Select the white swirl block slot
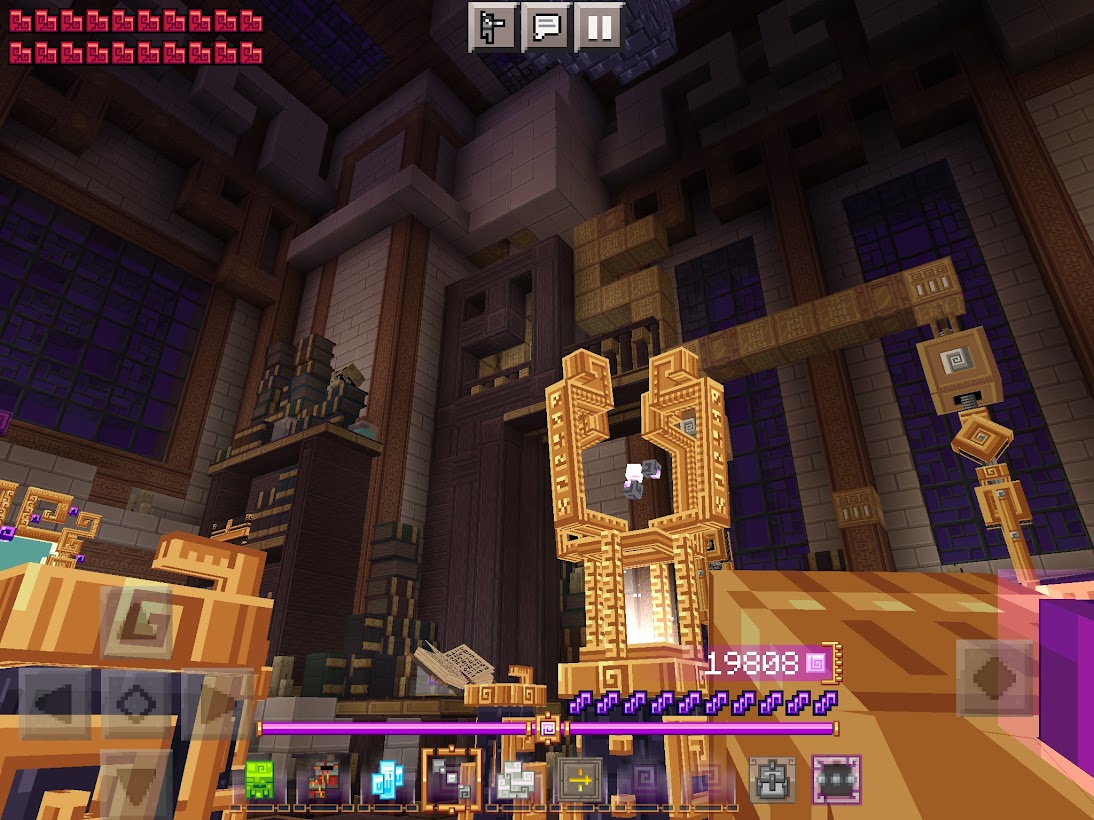 (516, 780)
